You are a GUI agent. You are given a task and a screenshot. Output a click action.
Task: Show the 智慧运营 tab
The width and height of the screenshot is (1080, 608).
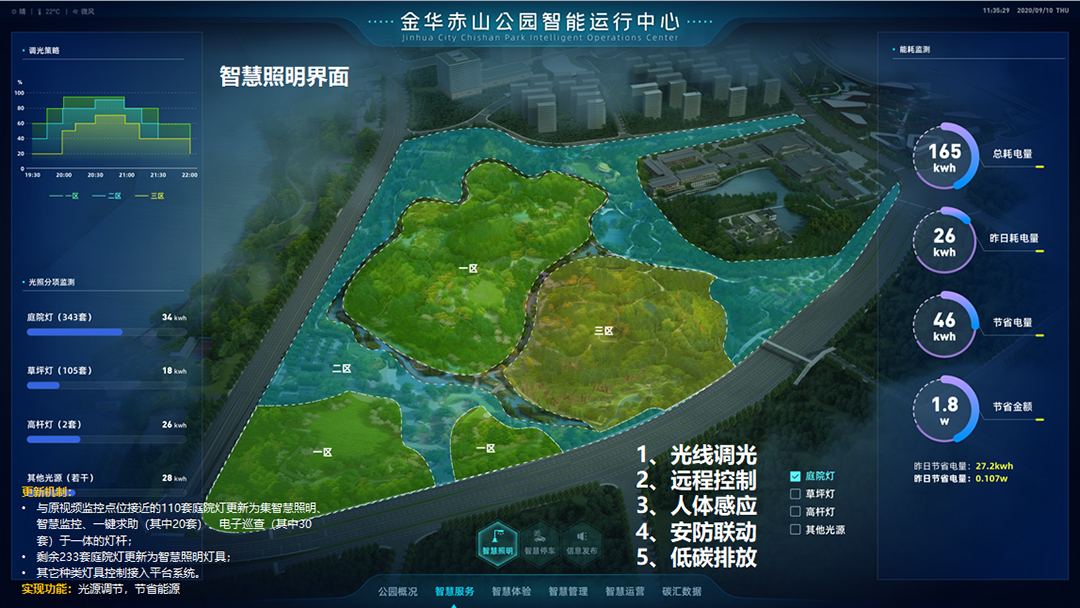point(625,591)
